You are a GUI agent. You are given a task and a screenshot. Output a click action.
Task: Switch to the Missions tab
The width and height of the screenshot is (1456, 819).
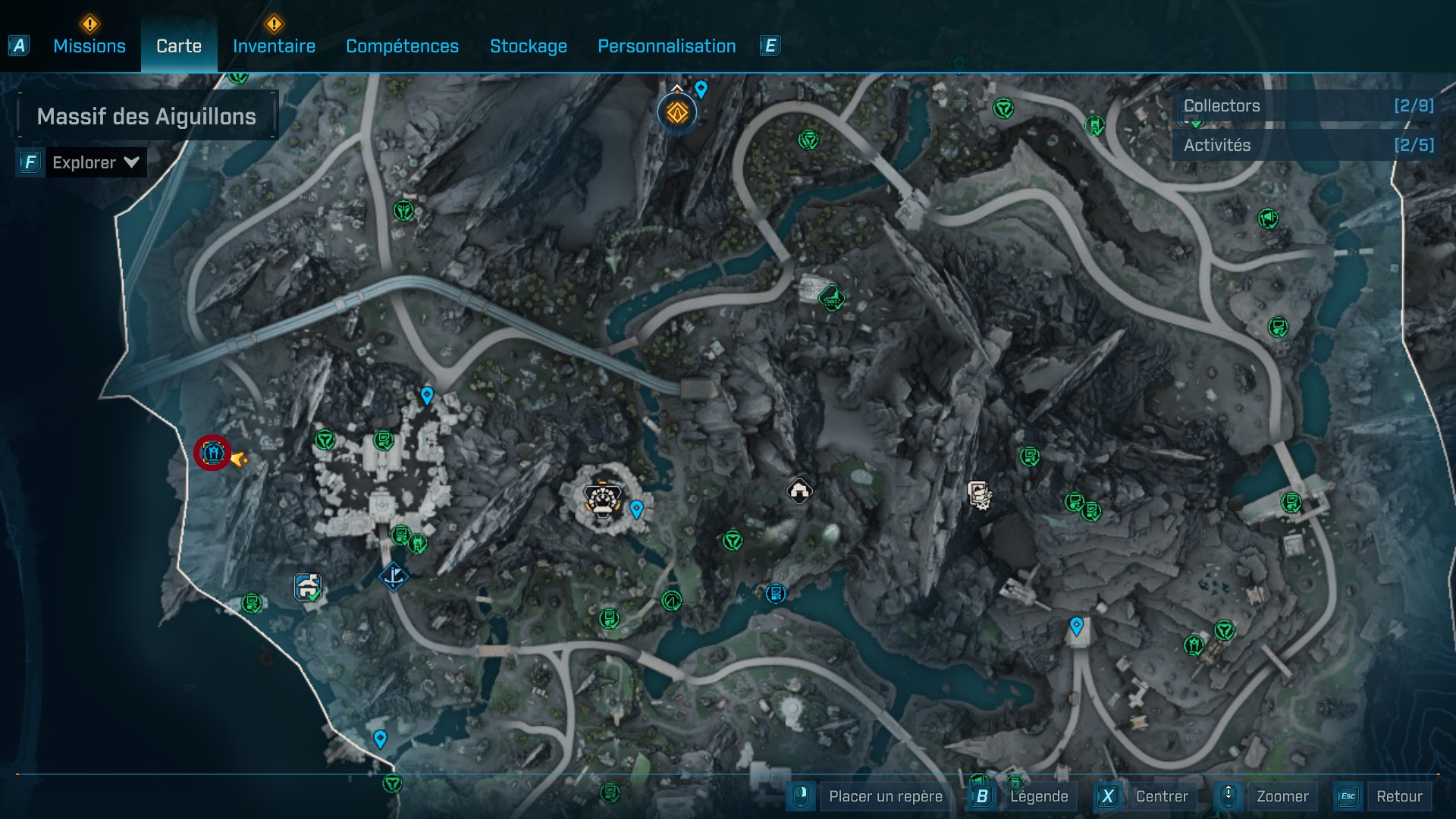click(89, 46)
